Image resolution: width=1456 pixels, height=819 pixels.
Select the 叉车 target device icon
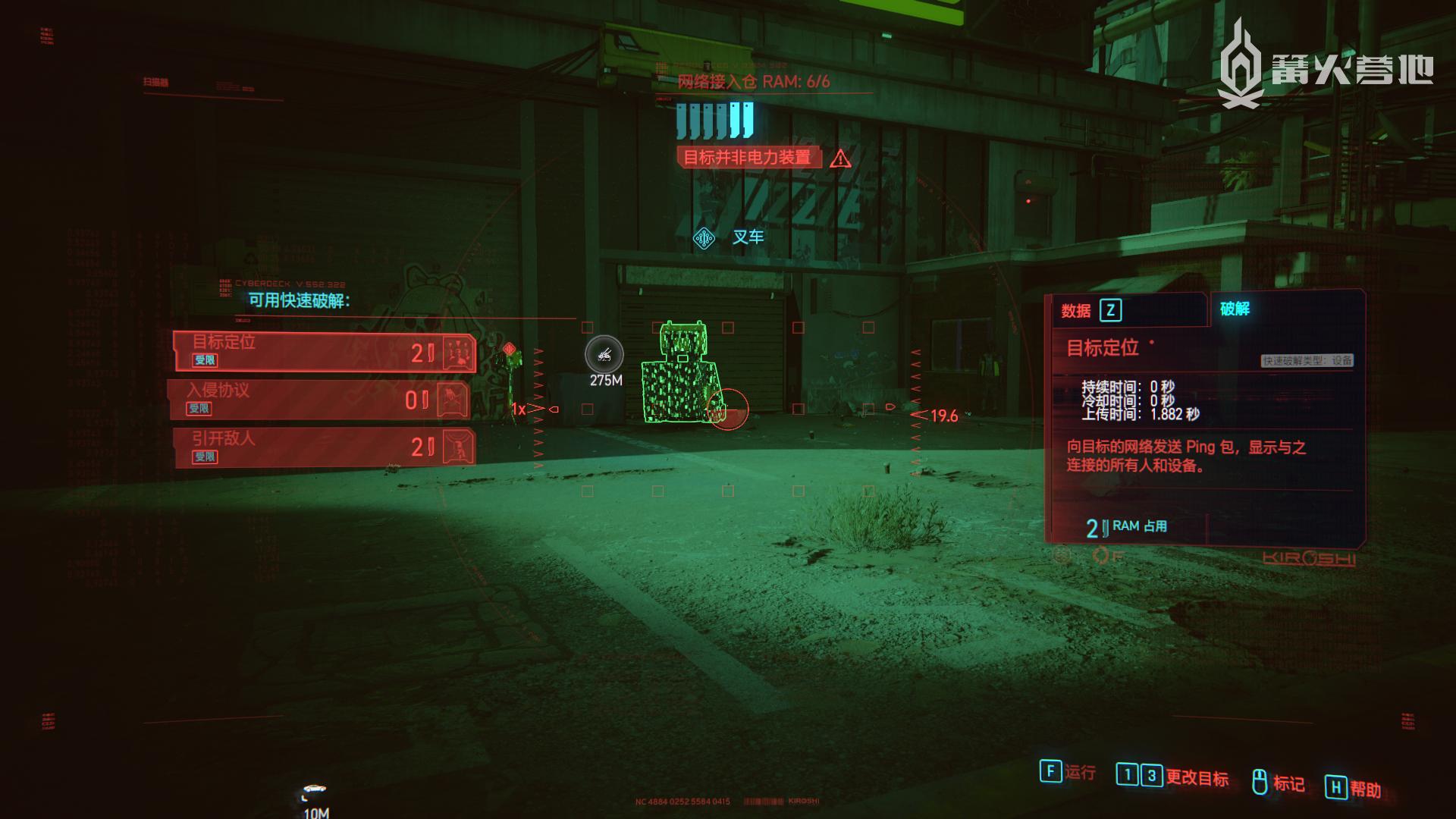pyautogui.click(x=704, y=239)
